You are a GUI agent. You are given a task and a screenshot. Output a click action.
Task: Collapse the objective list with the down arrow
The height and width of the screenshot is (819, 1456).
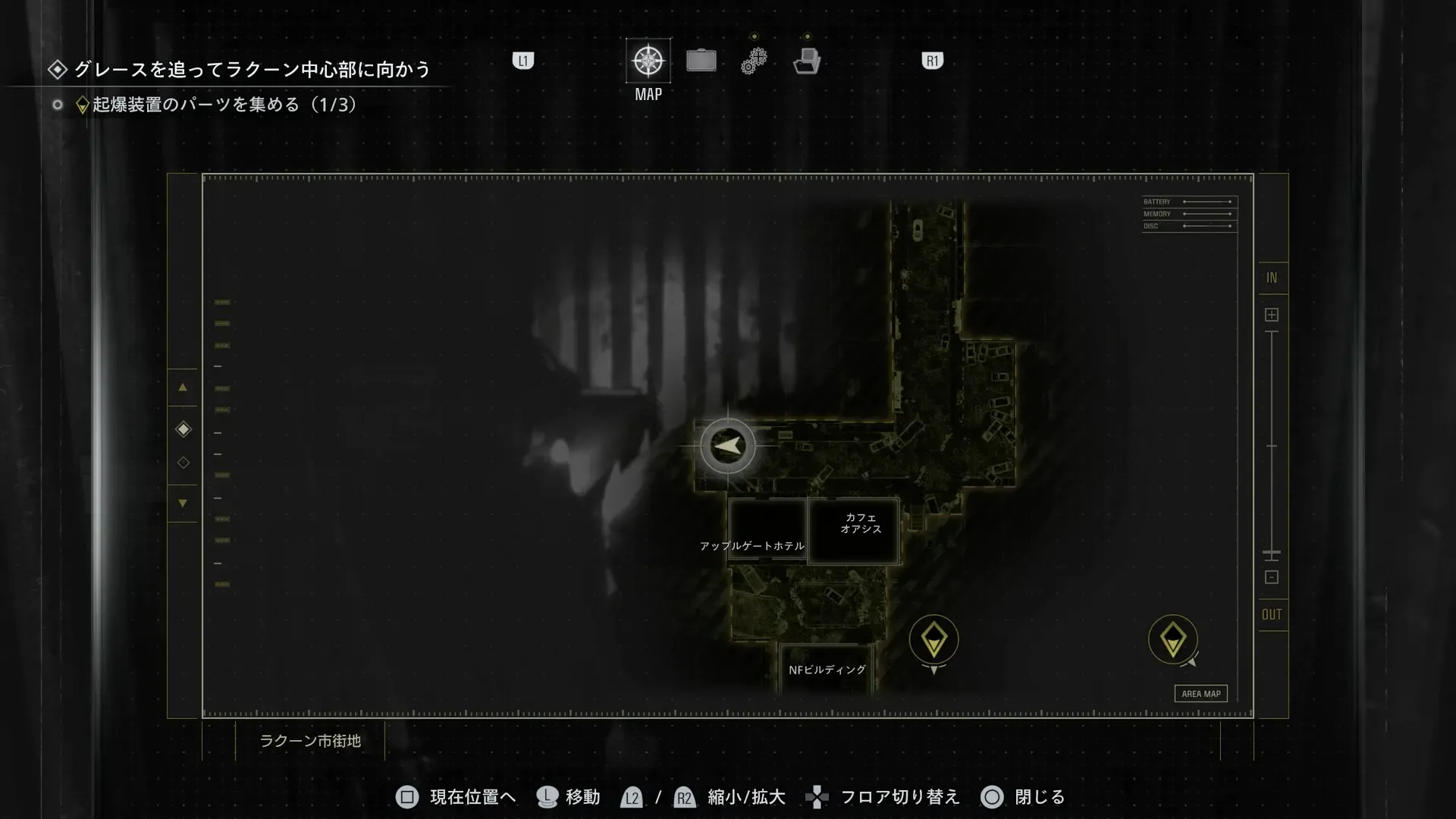(x=183, y=503)
